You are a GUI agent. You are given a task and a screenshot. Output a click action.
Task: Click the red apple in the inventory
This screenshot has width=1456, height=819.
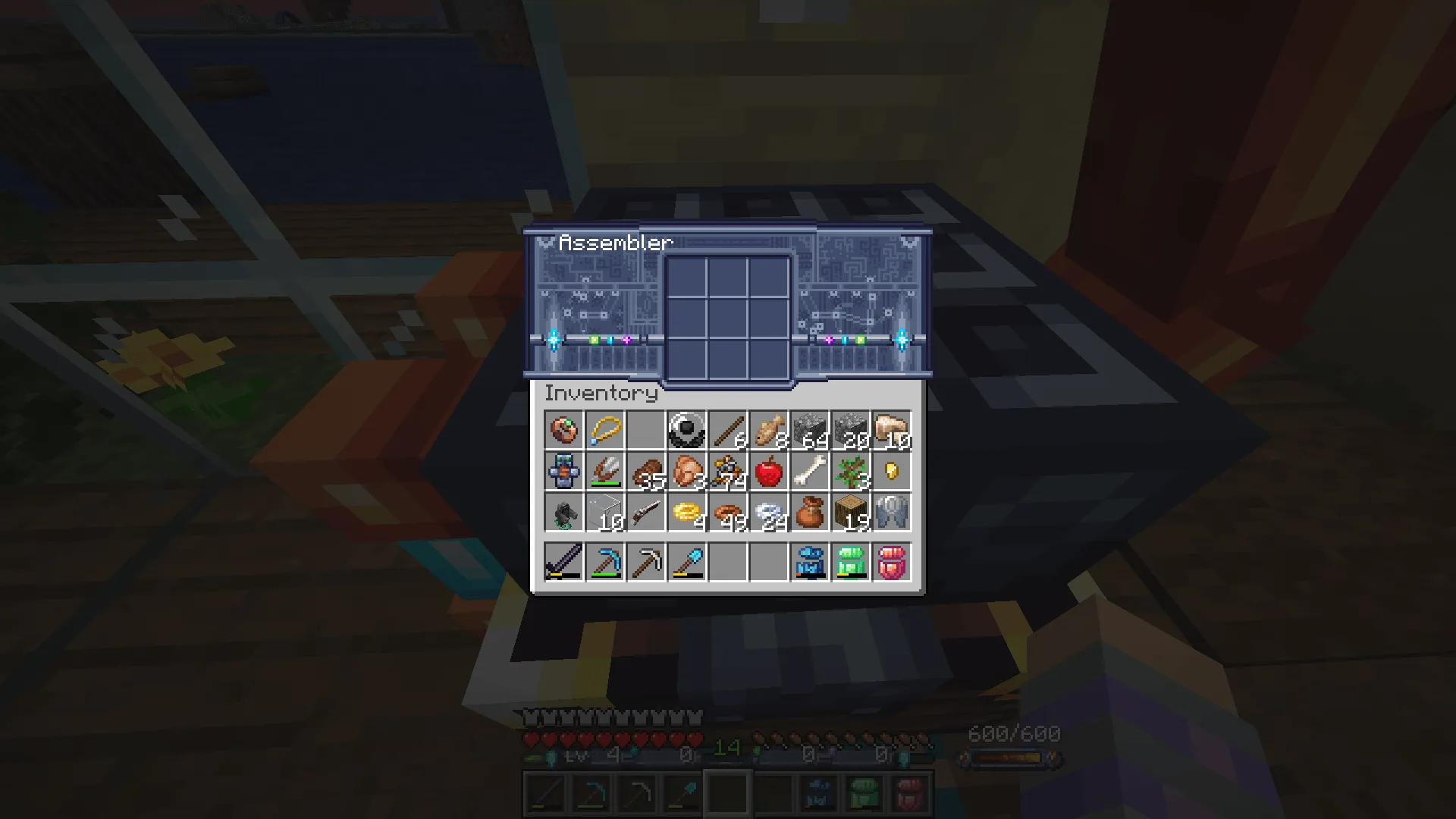[x=770, y=470]
